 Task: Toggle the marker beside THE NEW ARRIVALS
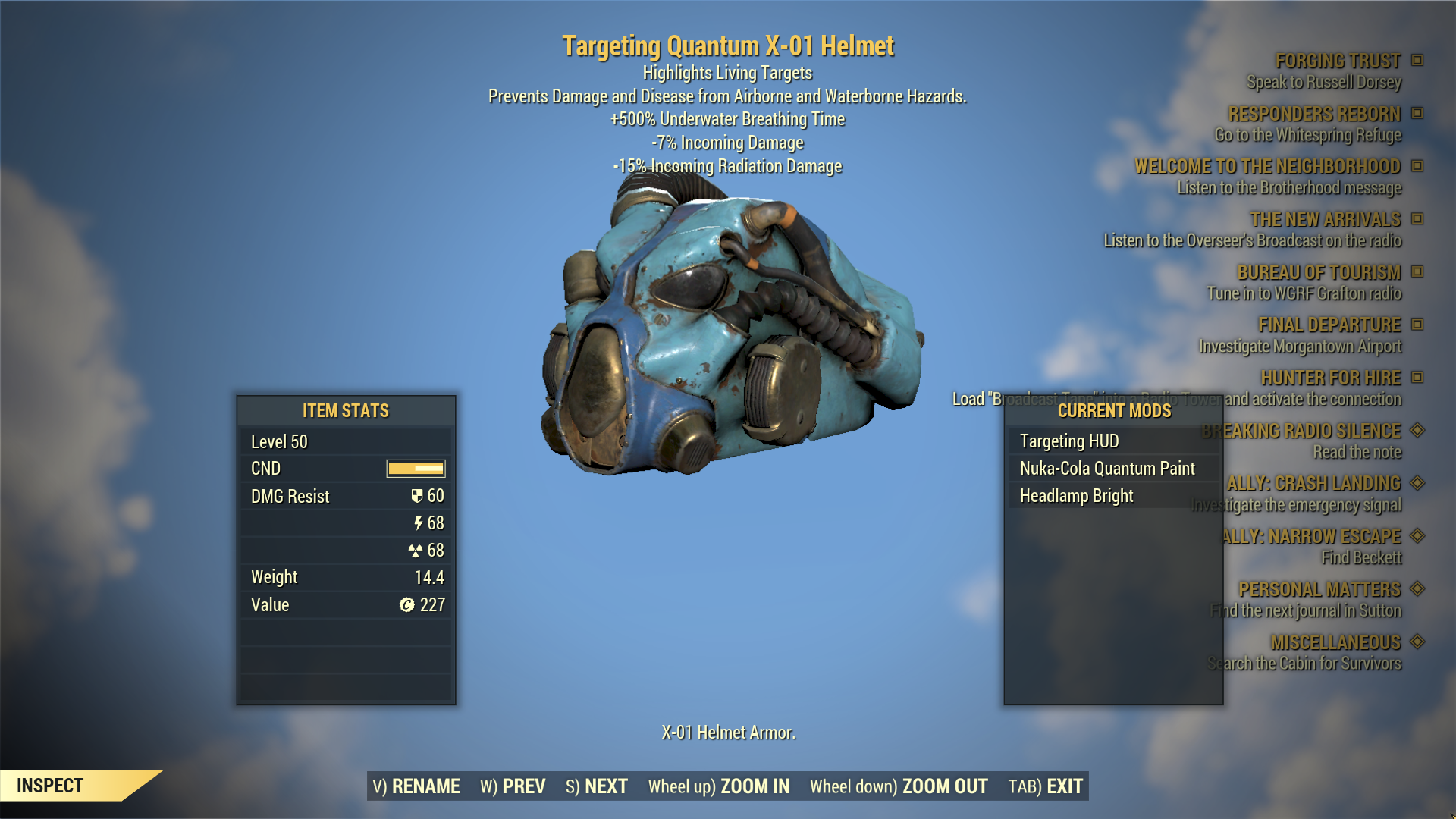click(x=1417, y=219)
